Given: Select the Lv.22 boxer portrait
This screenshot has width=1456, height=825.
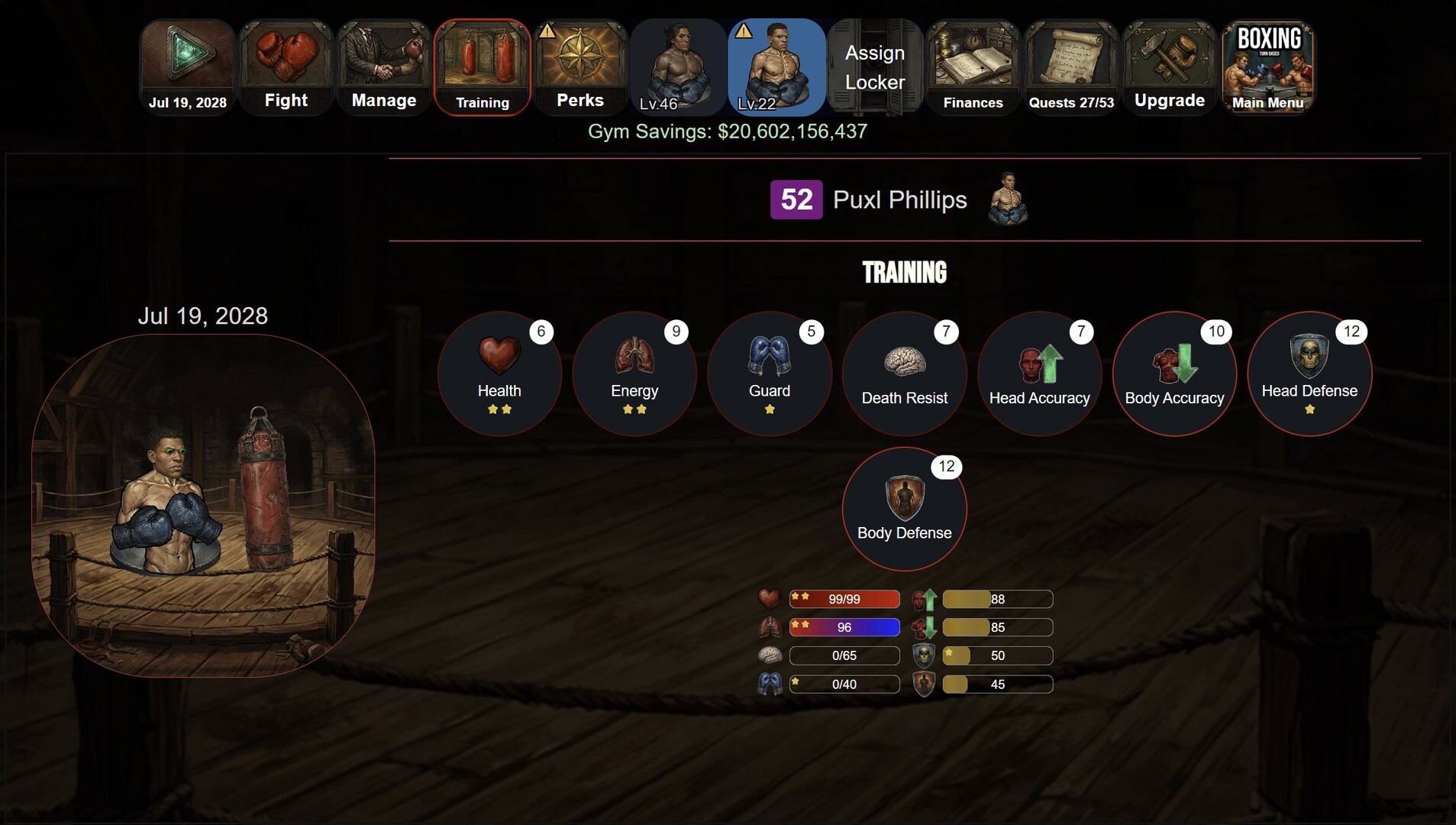Looking at the screenshot, I should (776, 67).
